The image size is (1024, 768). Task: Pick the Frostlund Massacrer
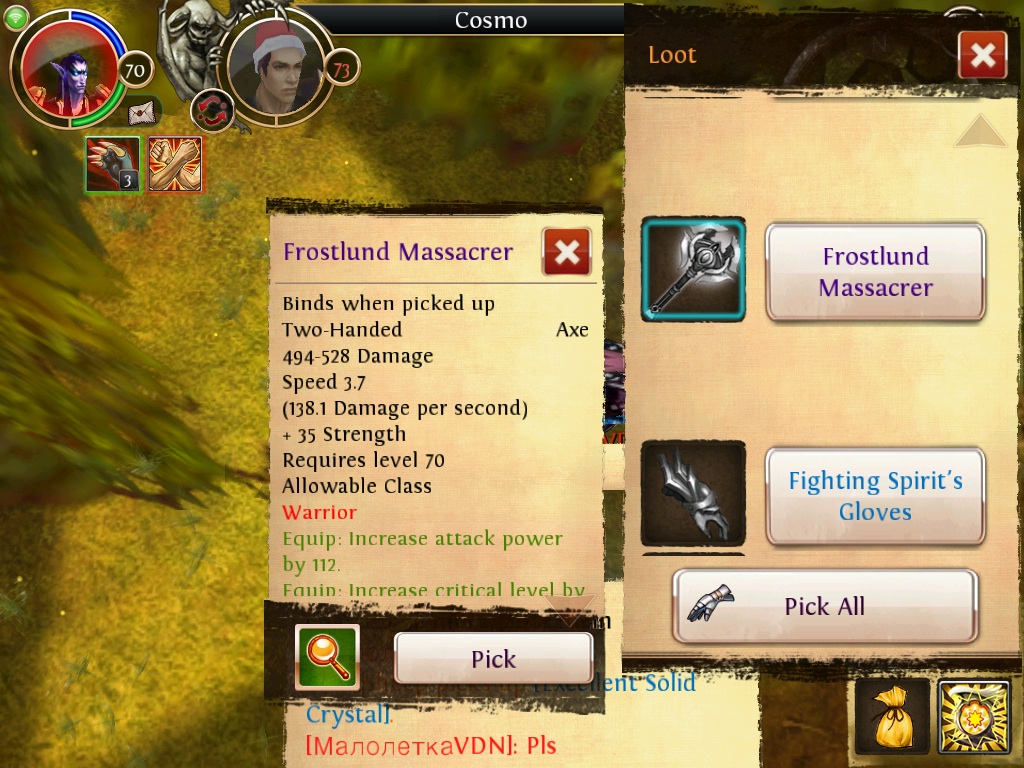coord(493,658)
